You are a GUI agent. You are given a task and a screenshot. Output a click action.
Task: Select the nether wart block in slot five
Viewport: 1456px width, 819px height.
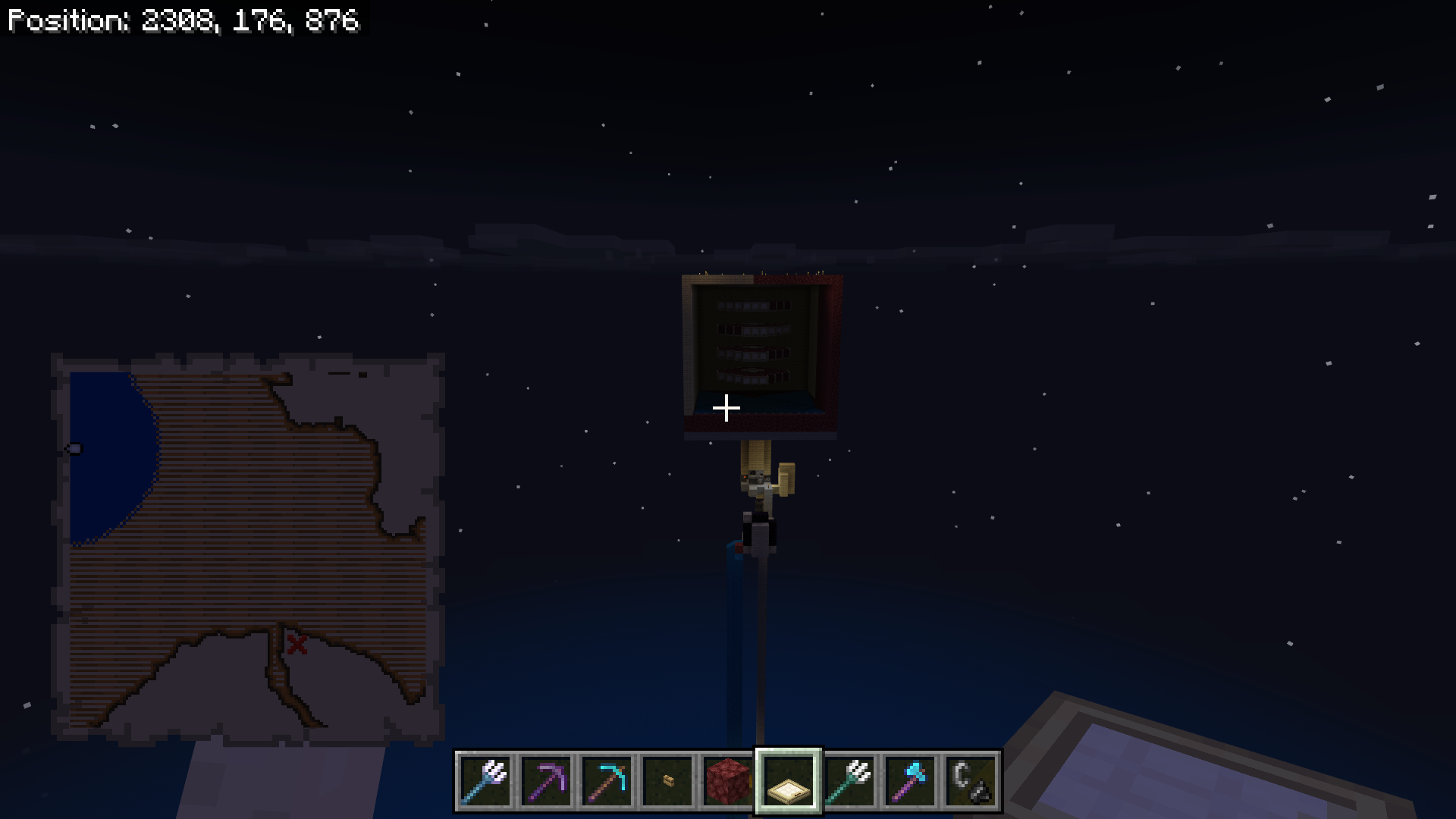click(x=729, y=782)
